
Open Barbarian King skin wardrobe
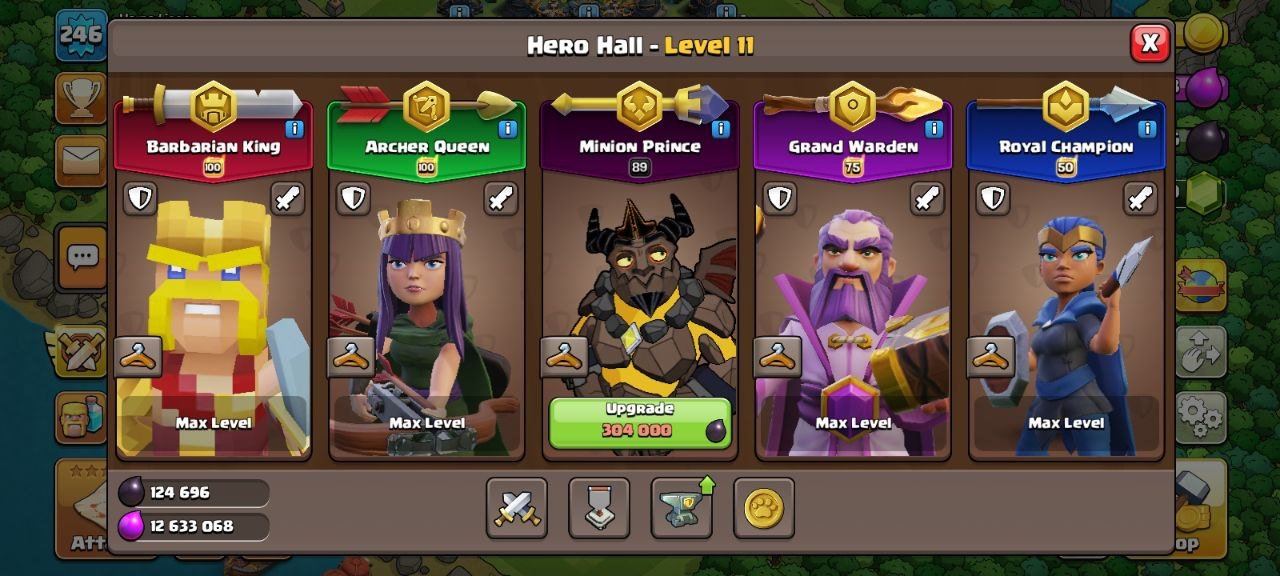tap(138, 357)
